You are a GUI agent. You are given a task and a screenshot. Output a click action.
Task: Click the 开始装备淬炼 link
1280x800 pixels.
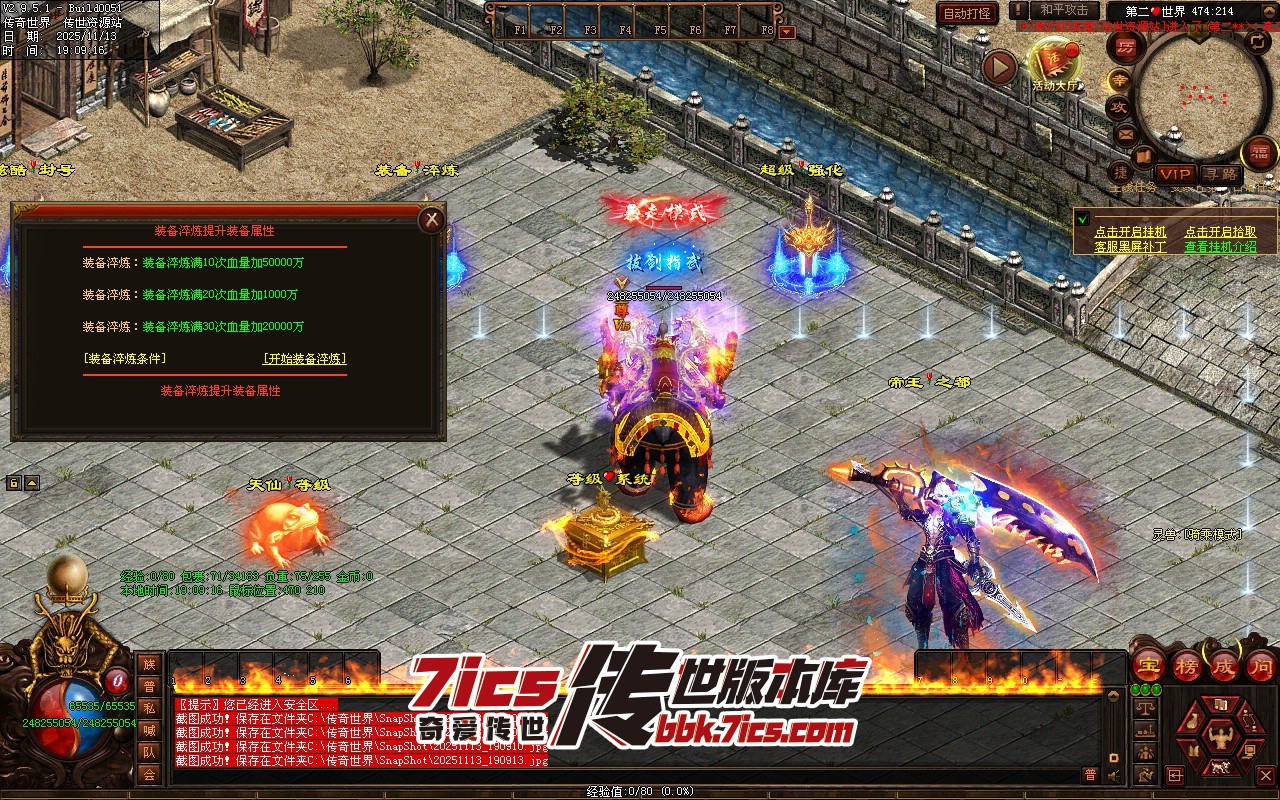coord(305,359)
